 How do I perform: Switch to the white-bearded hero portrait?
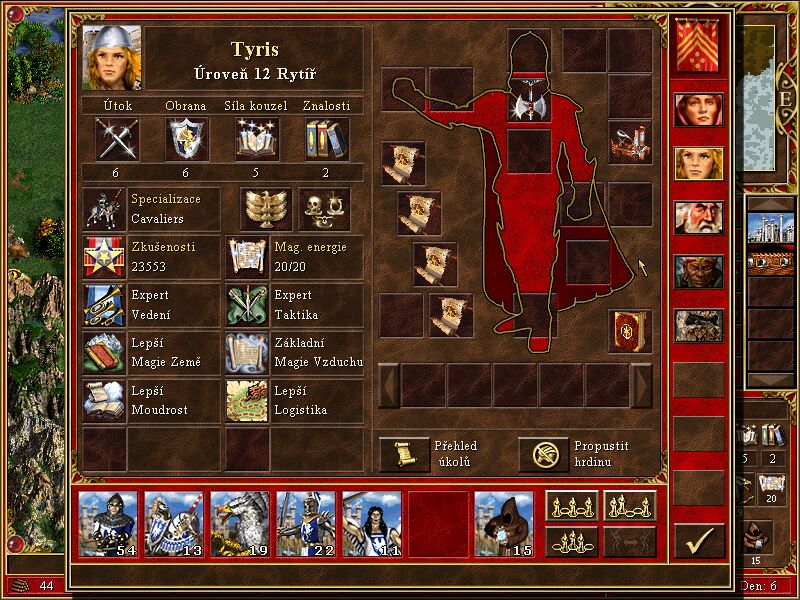(x=699, y=217)
